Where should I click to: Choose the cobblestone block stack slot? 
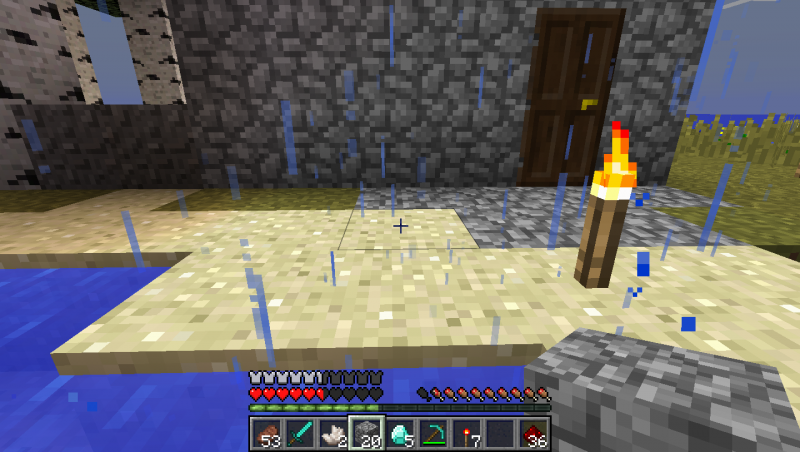pos(366,434)
